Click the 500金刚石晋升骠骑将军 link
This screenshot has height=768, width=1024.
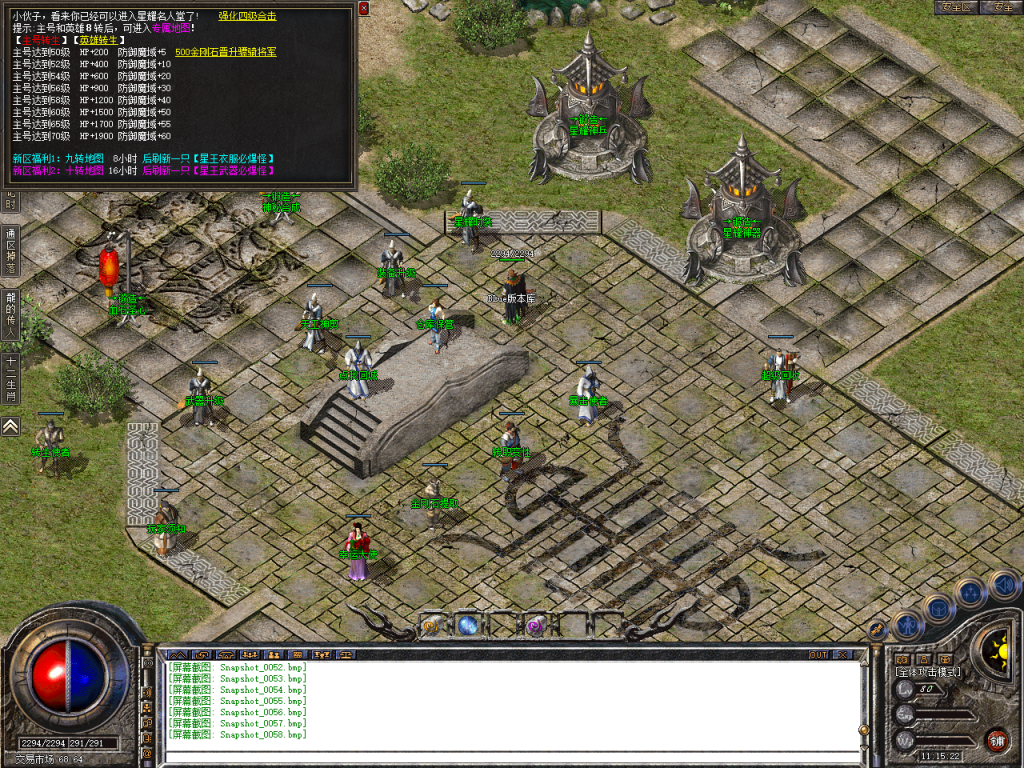(x=225, y=52)
